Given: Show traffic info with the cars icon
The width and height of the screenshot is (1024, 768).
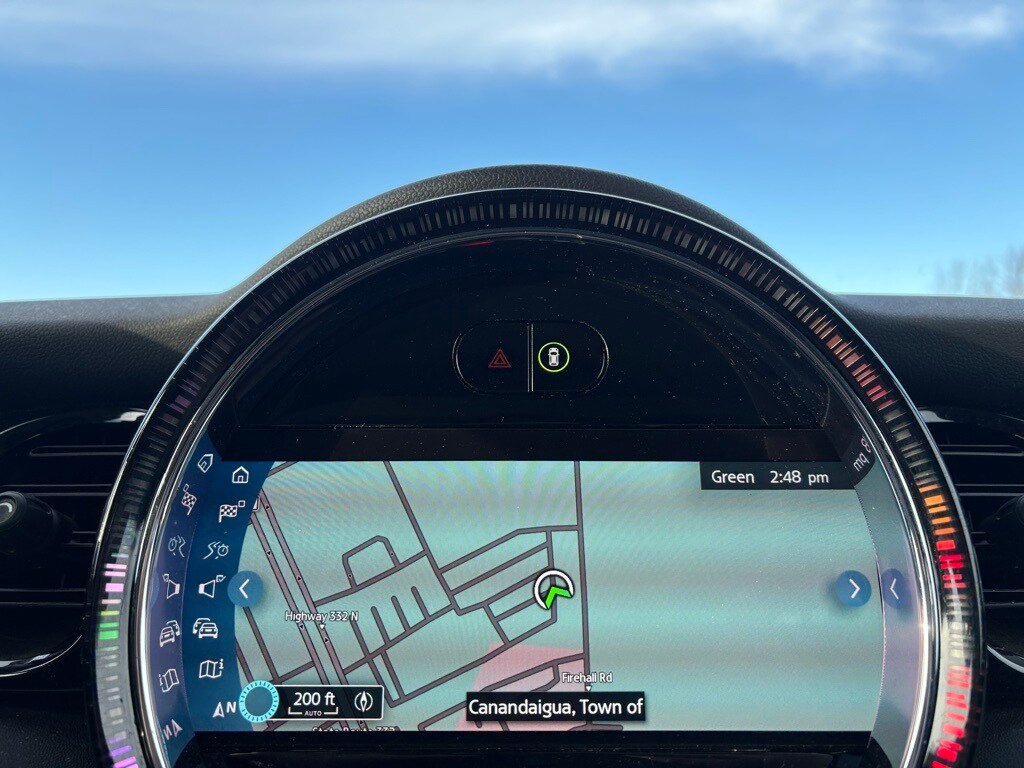Looking at the screenshot, I should pyautogui.click(x=205, y=628).
